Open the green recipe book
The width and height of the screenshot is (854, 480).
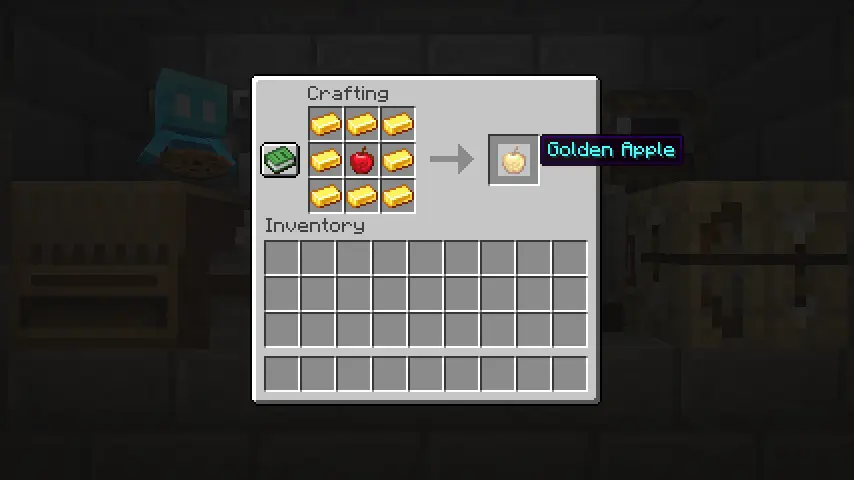pyautogui.click(x=280, y=159)
